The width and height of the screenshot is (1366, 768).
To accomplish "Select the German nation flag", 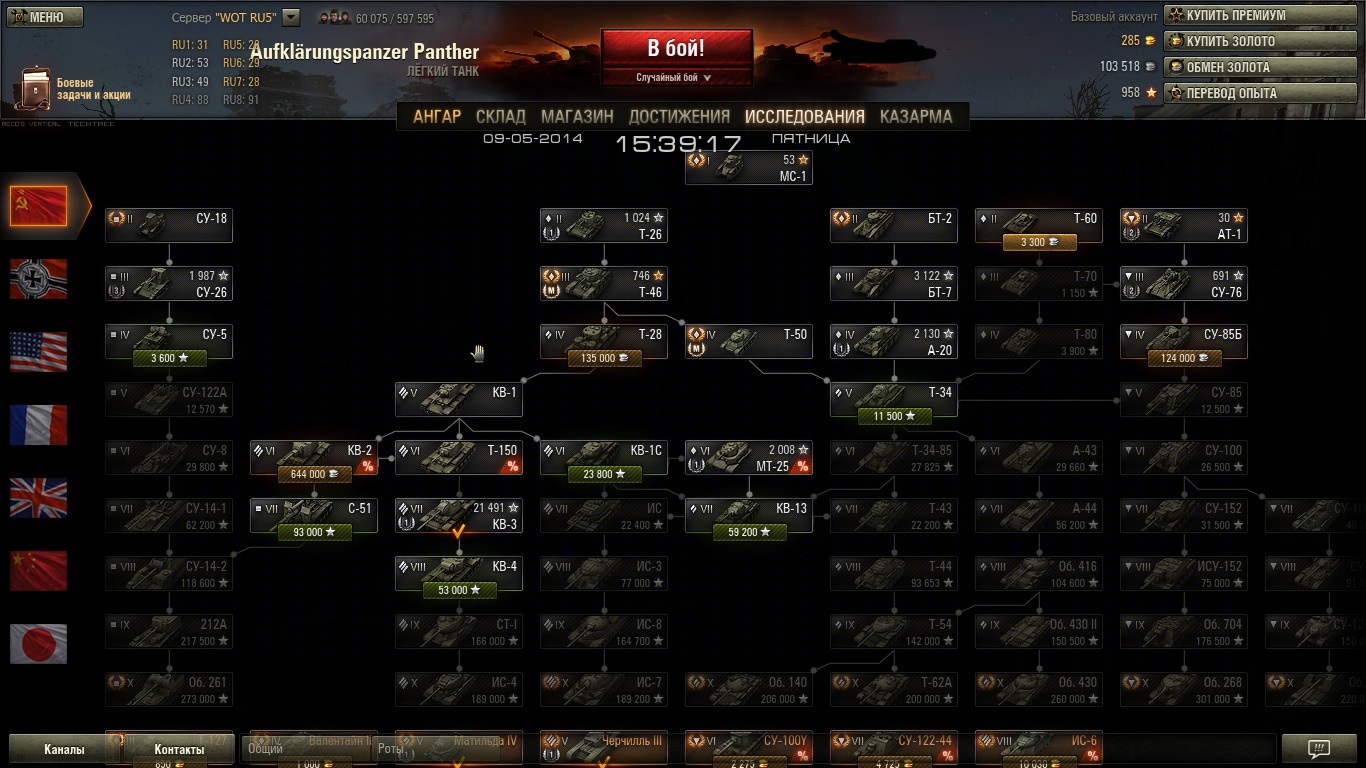I will click(39, 279).
